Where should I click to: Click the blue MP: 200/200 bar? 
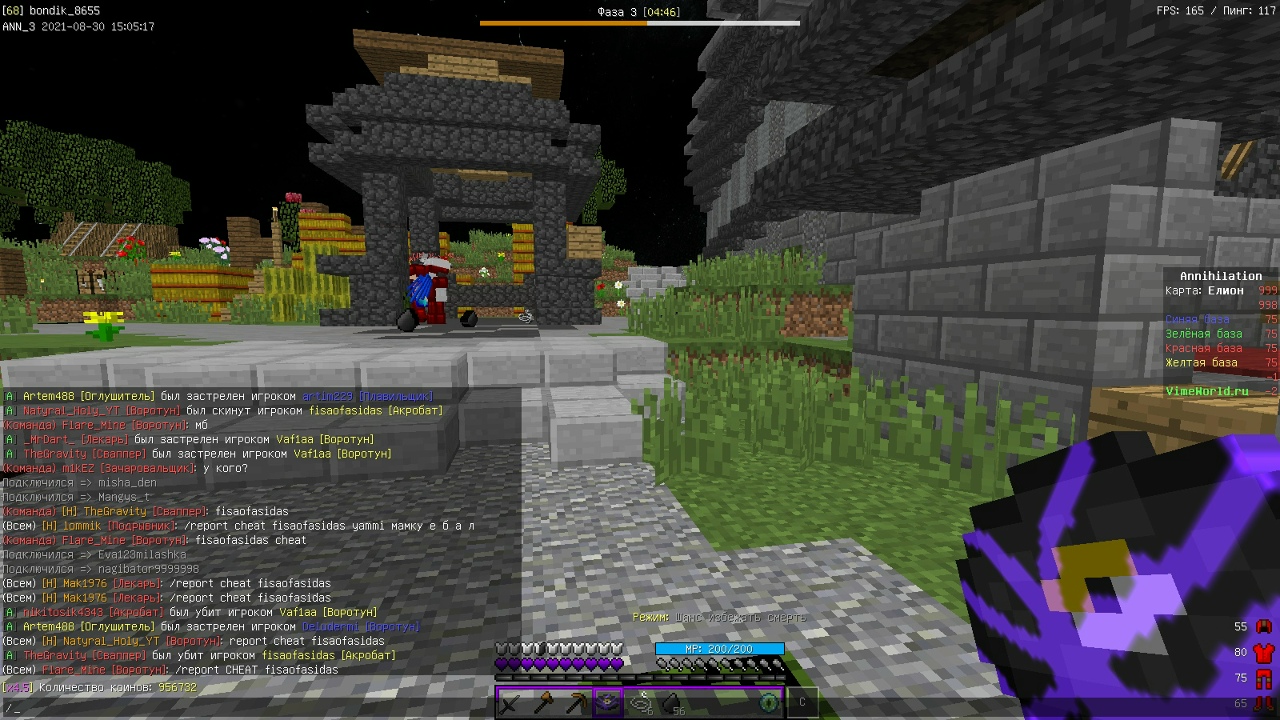click(x=718, y=649)
